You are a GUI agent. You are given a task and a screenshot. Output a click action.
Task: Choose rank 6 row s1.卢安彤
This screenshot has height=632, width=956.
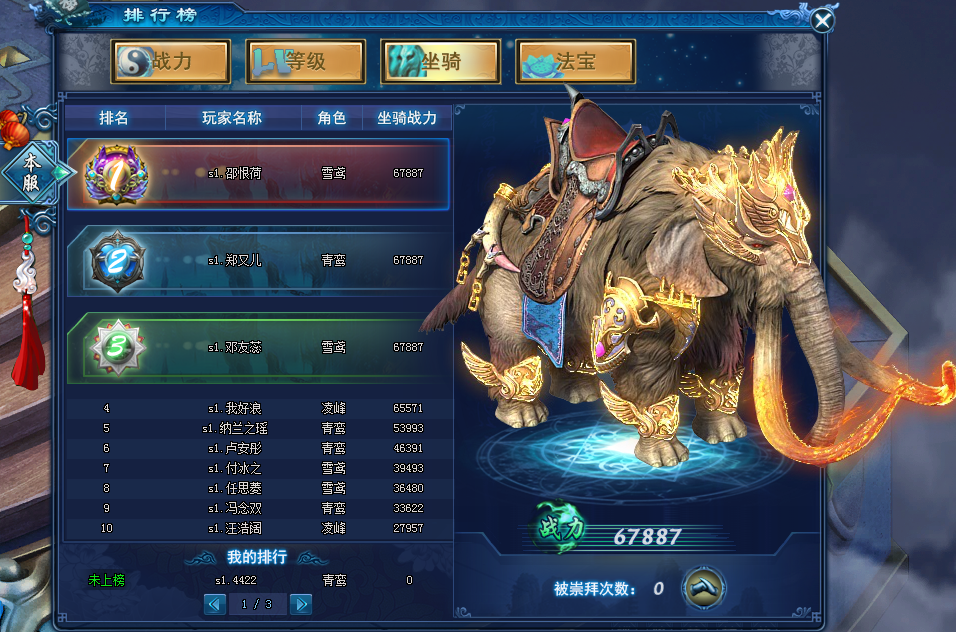(x=258, y=448)
